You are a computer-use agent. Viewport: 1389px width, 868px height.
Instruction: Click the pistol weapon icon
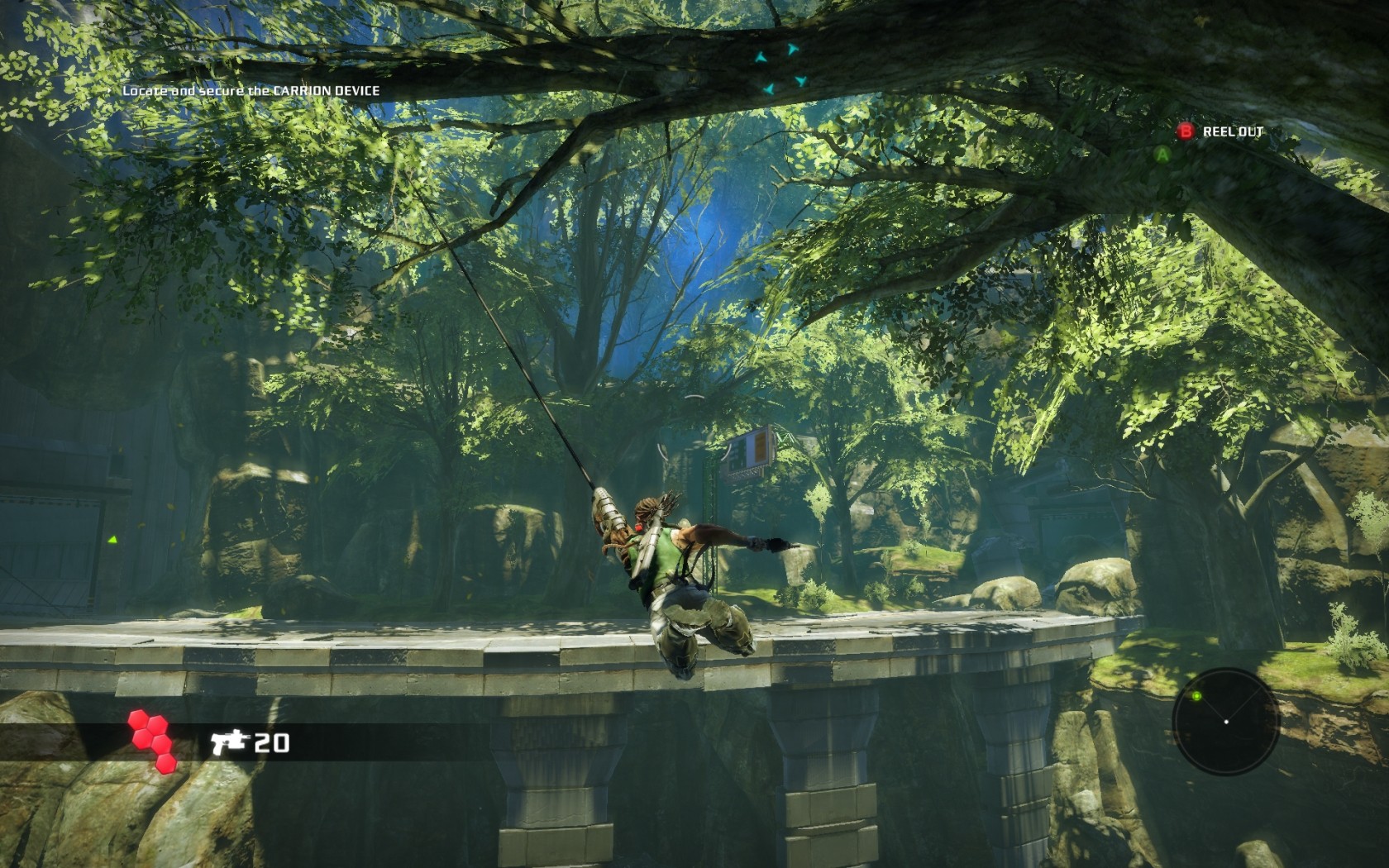click(230, 742)
